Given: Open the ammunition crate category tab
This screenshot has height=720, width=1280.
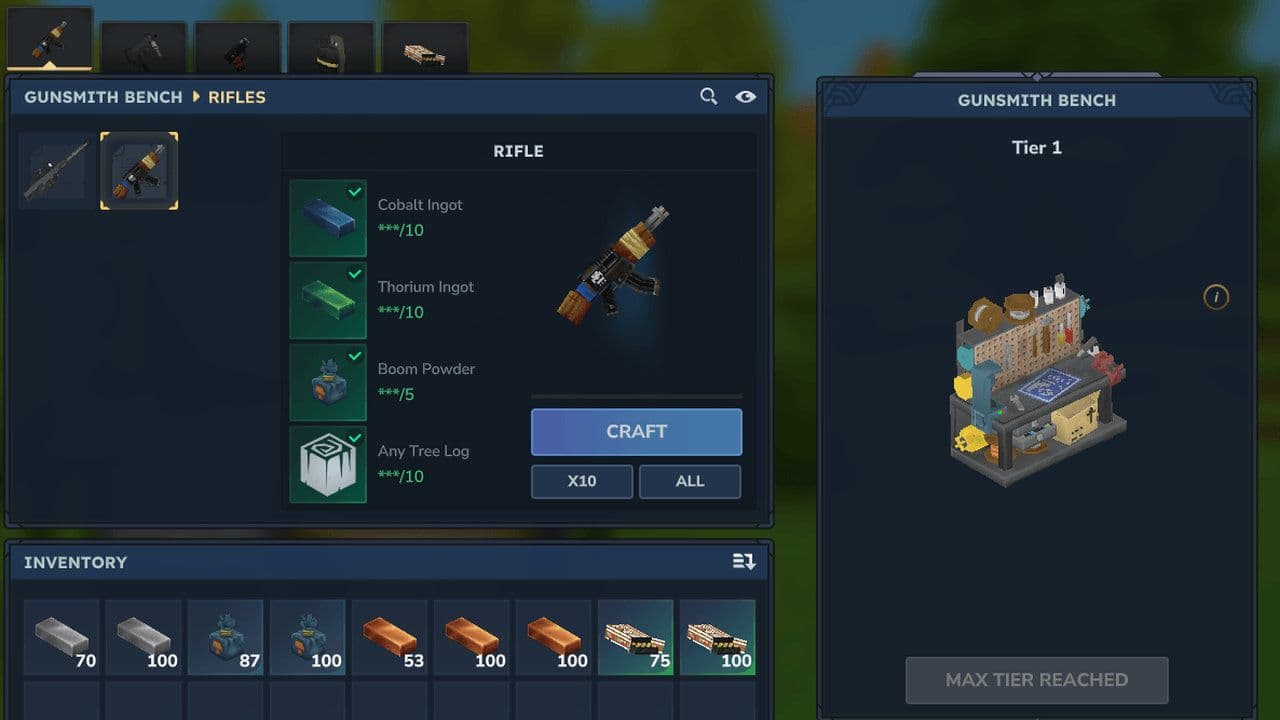Looking at the screenshot, I should coord(425,40).
